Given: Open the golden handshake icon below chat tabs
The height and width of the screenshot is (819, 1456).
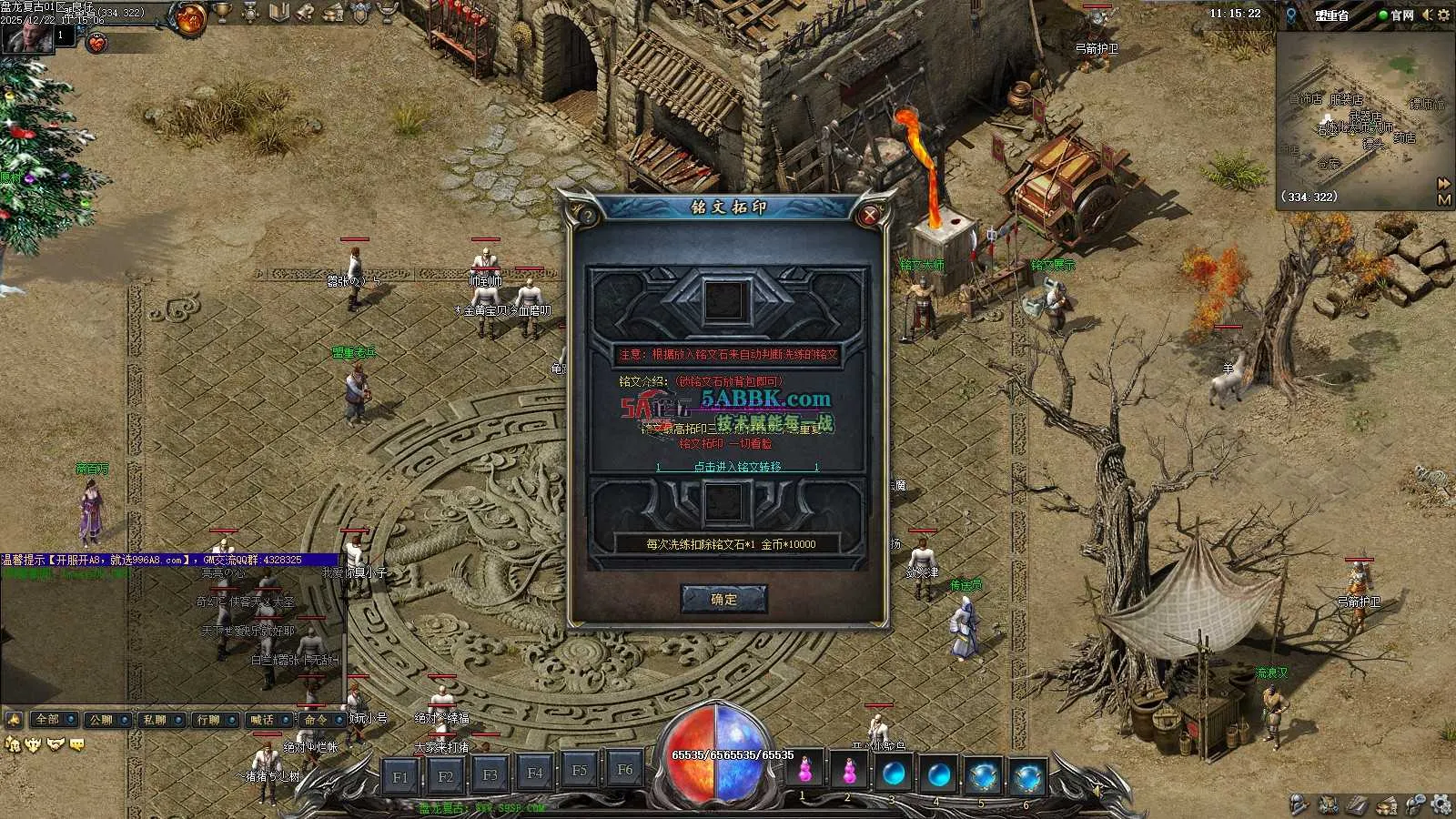Looking at the screenshot, I should pos(57,744).
